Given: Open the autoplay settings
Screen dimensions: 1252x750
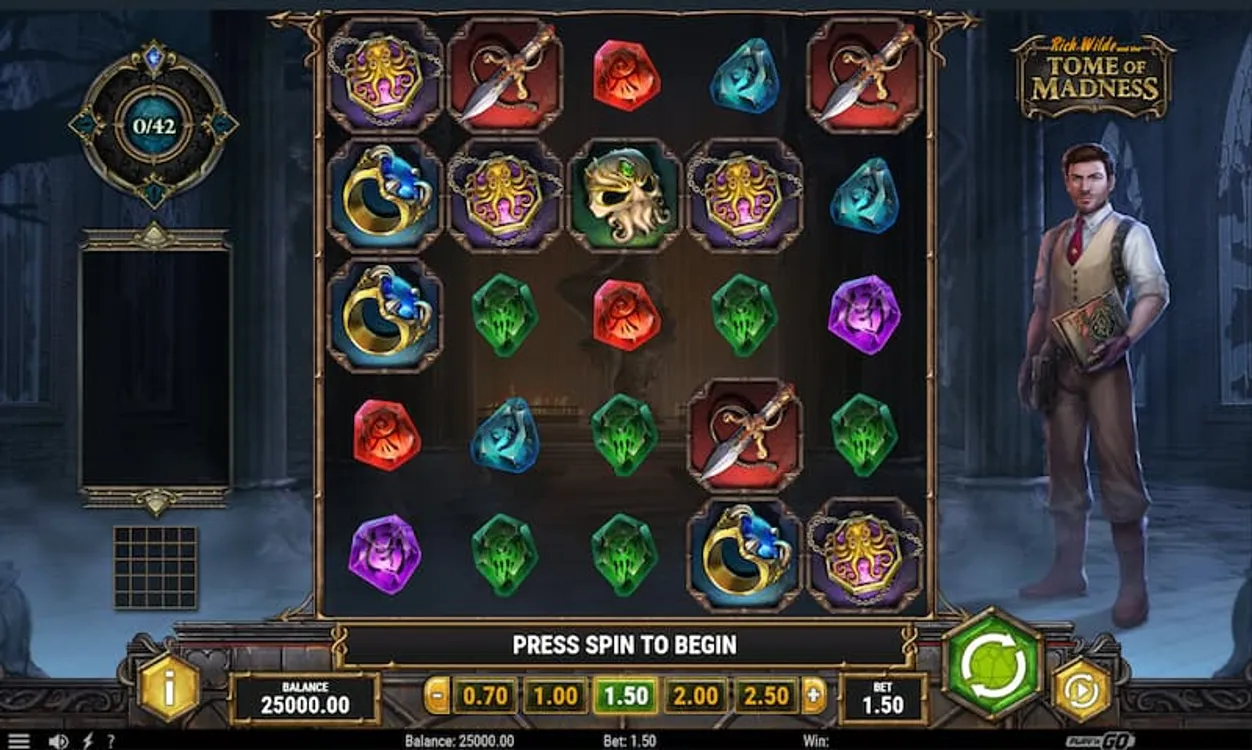Looking at the screenshot, I should pyautogui.click(x=1082, y=689).
